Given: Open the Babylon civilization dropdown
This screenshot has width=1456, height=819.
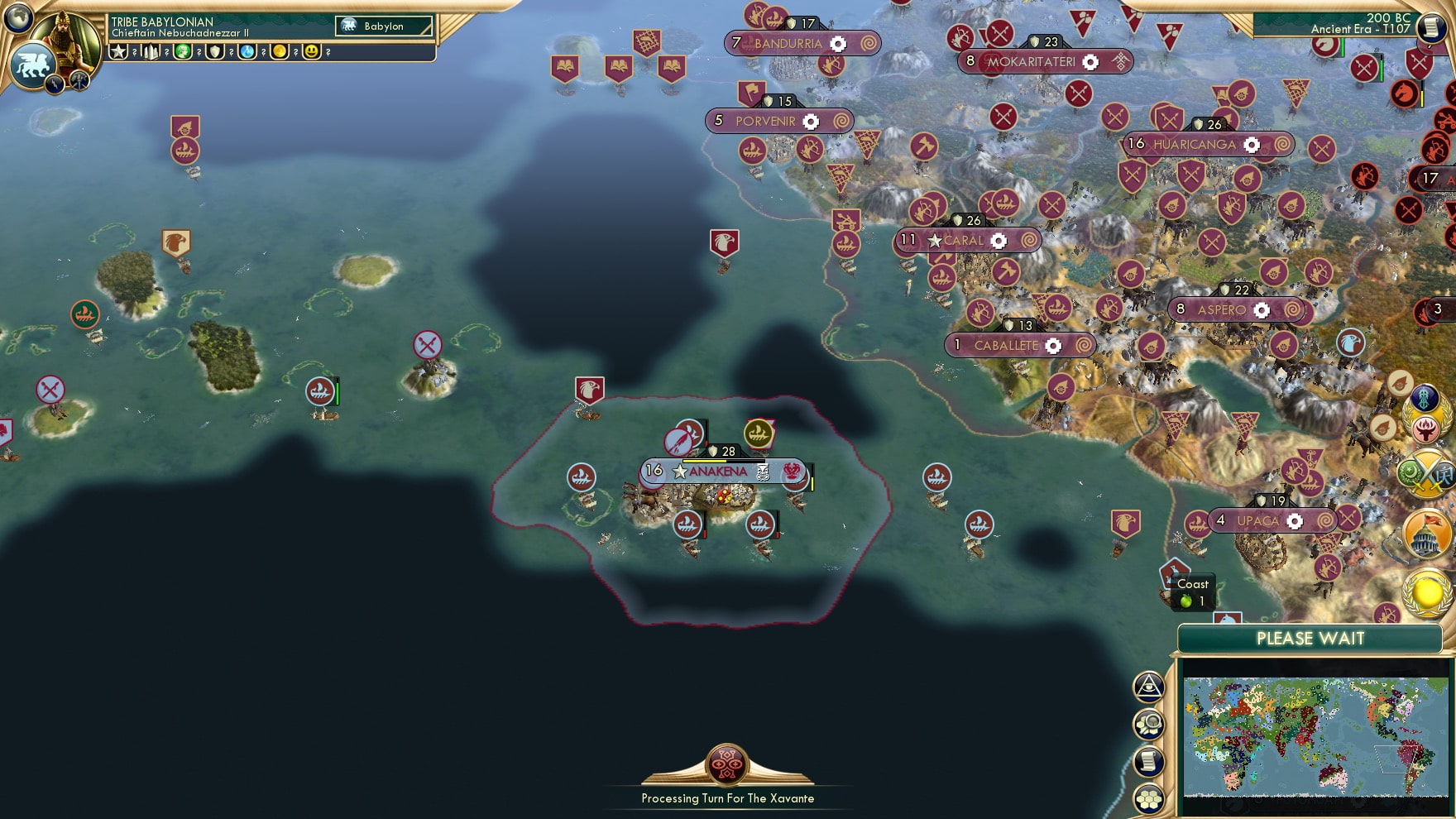Looking at the screenshot, I should pos(385,26).
